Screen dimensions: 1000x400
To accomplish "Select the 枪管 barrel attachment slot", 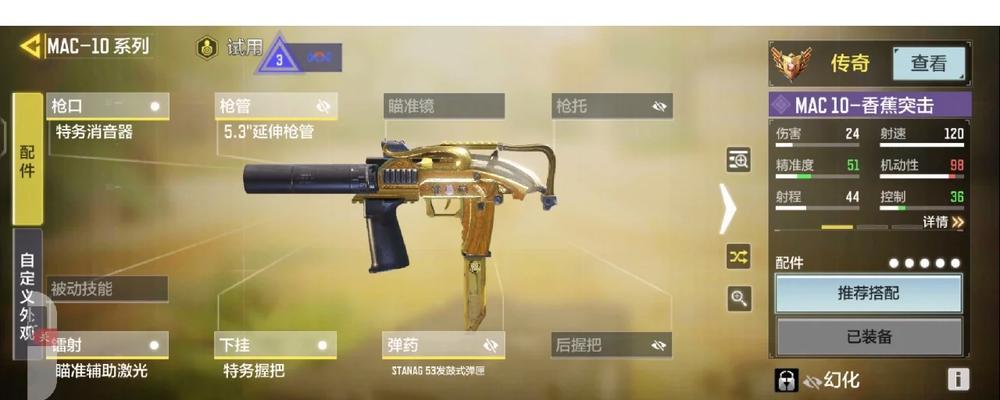I will point(275,106).
